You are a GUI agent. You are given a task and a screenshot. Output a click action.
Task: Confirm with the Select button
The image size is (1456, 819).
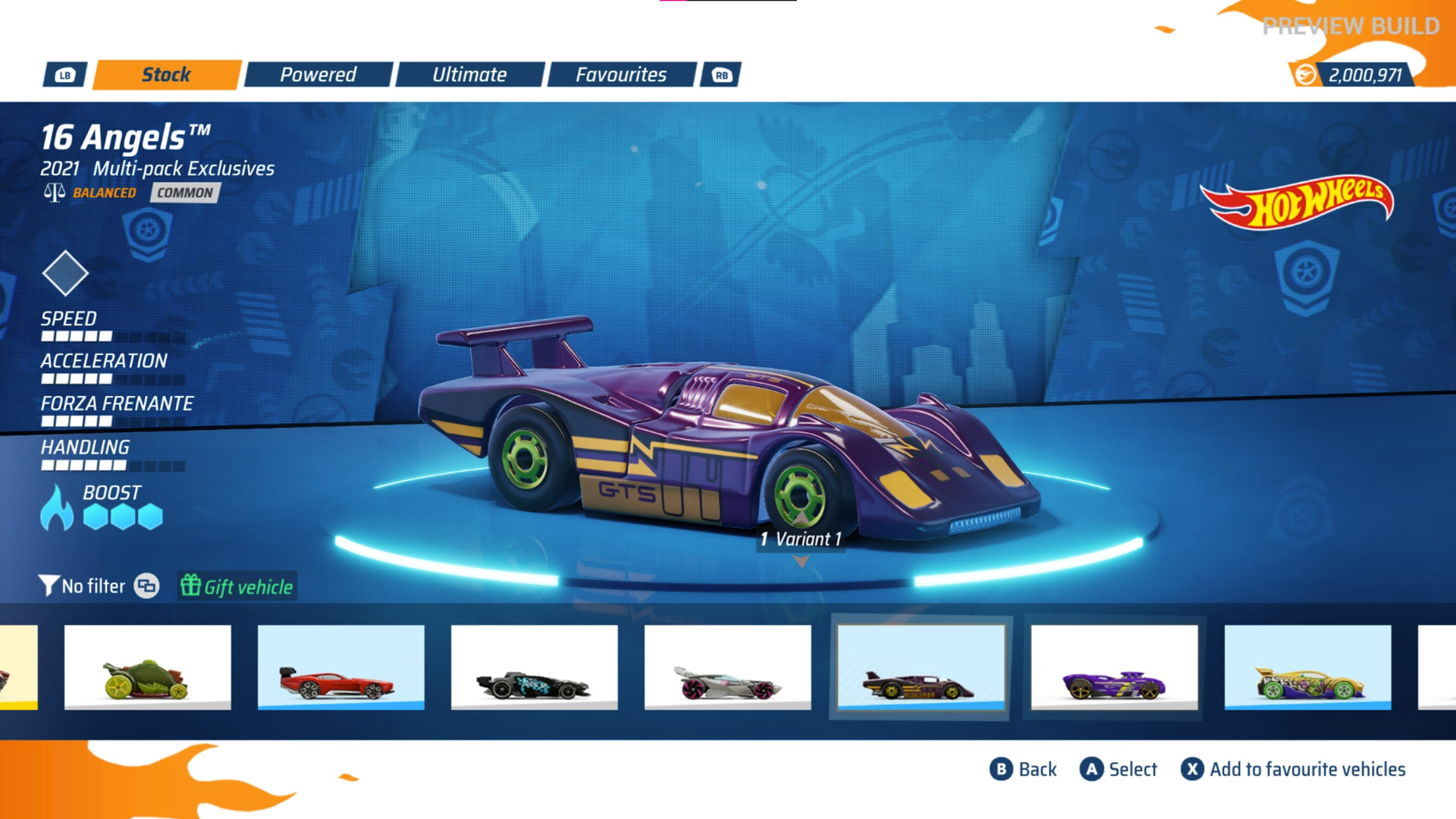click(1119, 769)
